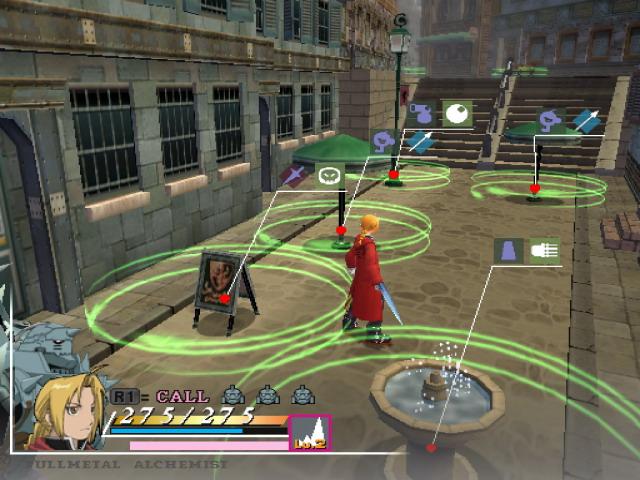
Task: Open the Lv.2 alchemy spike icon
Action: coord(309,433)
